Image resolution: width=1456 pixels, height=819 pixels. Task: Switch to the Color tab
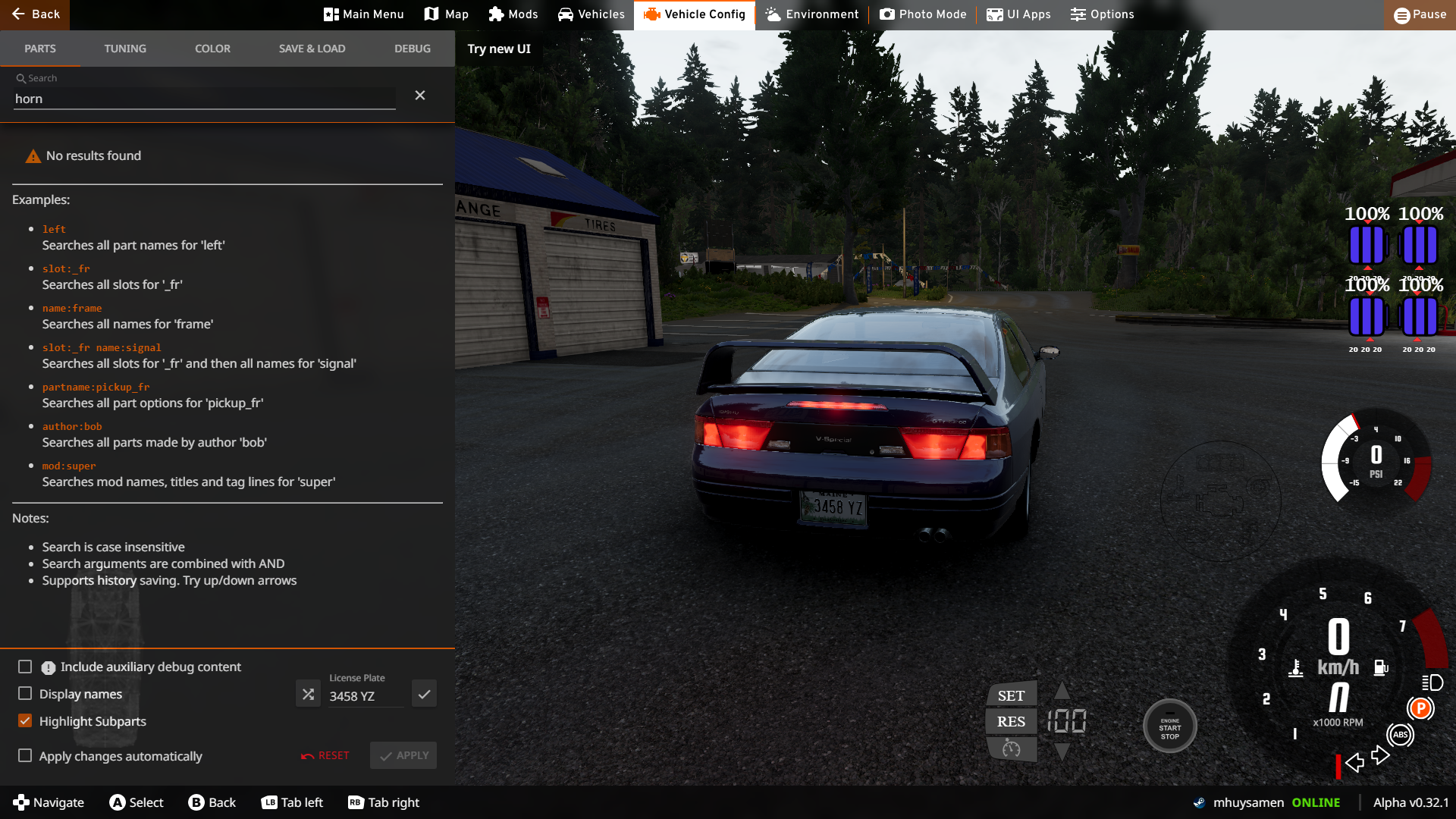tap(212, 49)
